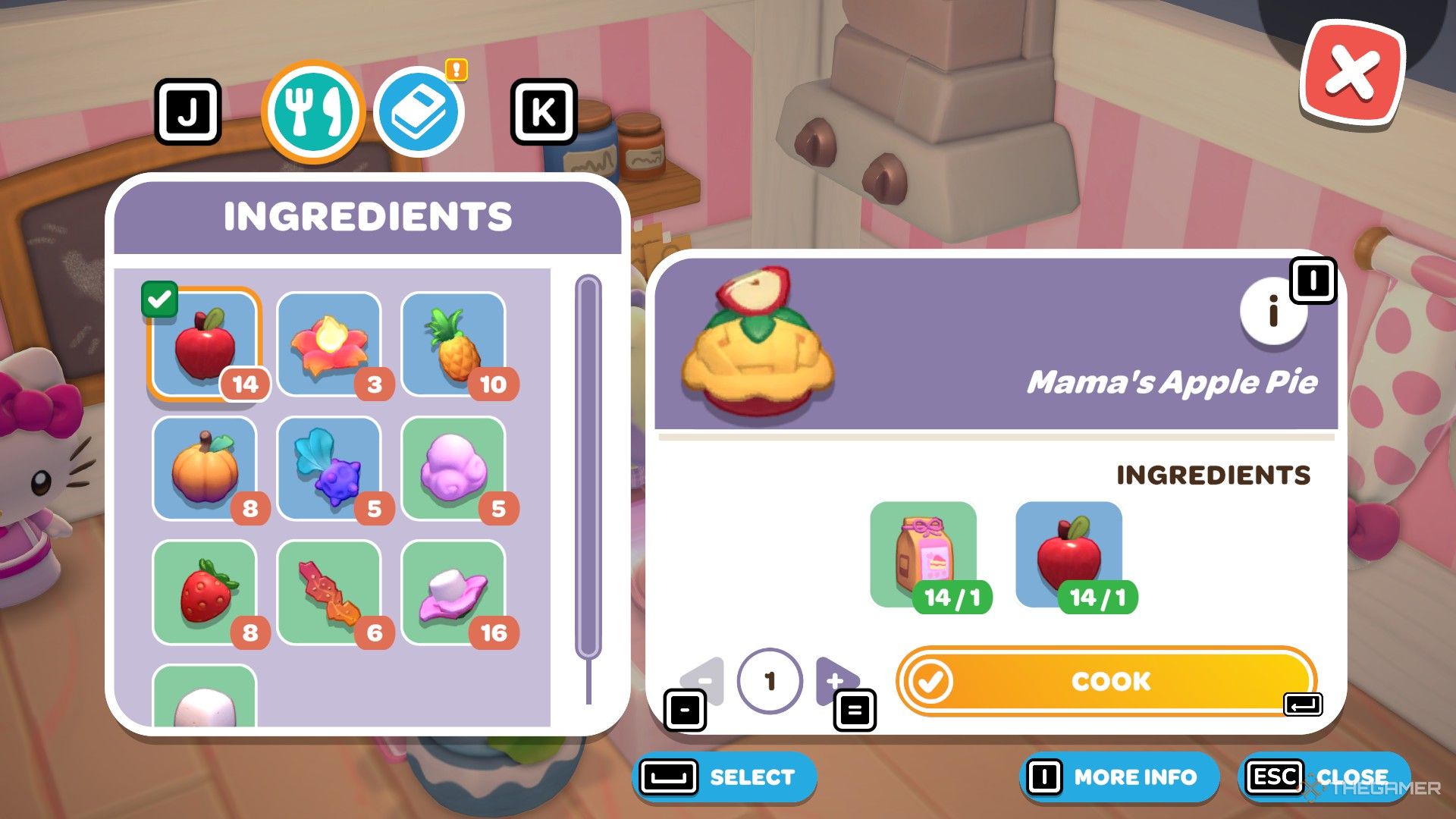Pick the pumpkin ingredient slot
The image size is (1456, 819).
pyautogui.click(x=205, y=469)
